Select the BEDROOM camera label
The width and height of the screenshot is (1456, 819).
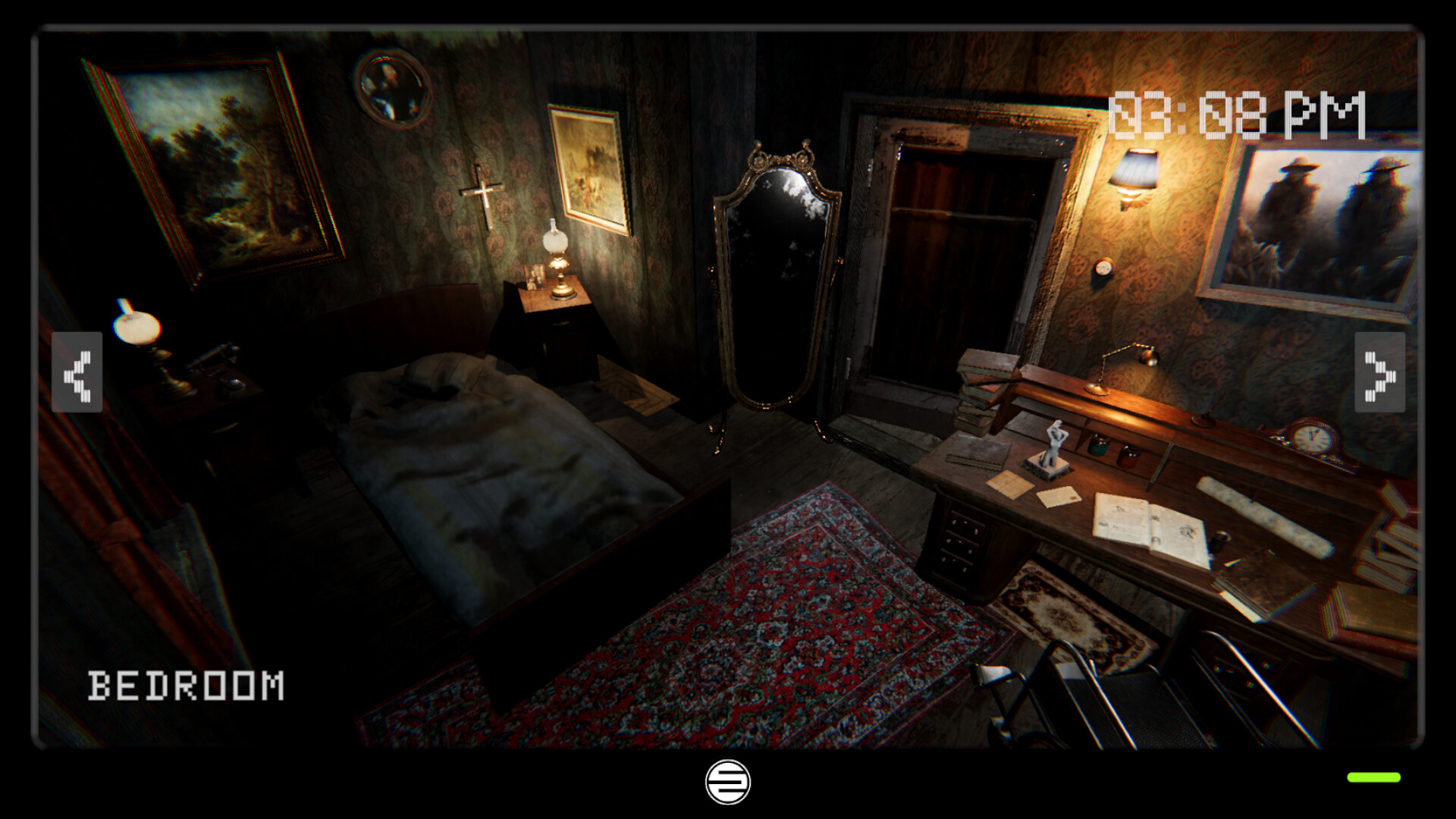click(184, 686)
